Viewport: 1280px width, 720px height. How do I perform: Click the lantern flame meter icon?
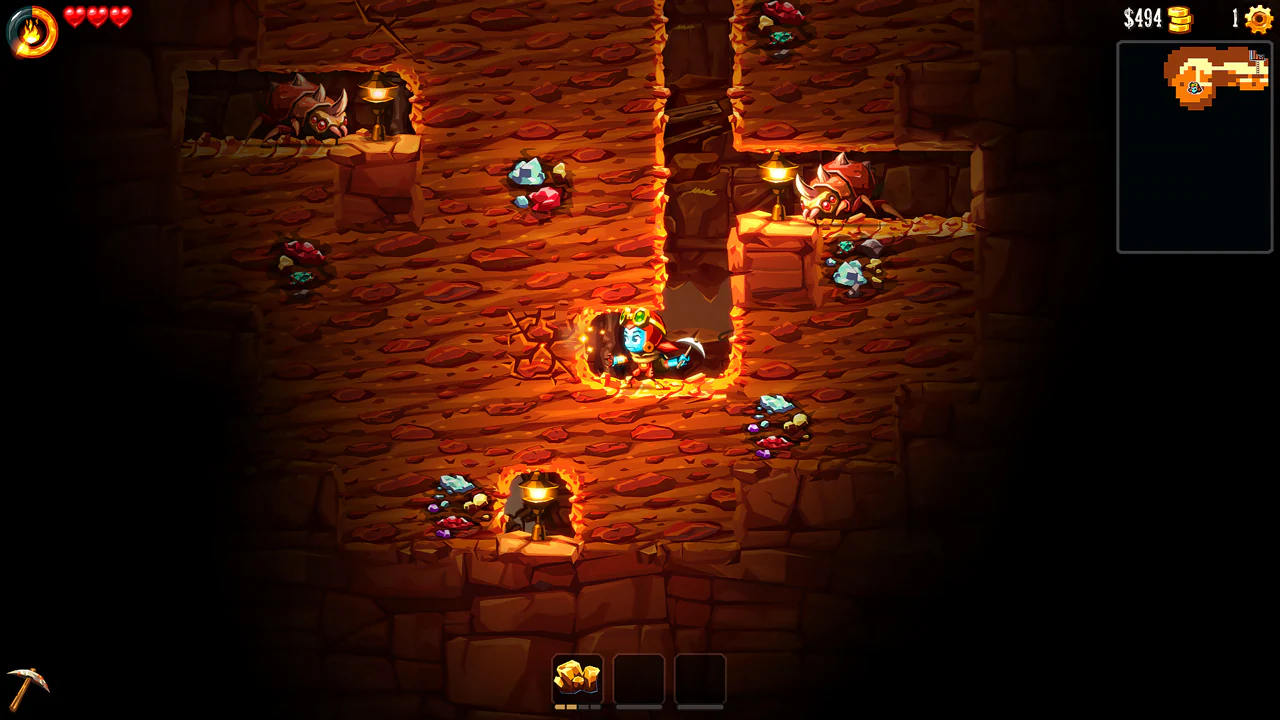pyautogui.click(x=29, y=29)
